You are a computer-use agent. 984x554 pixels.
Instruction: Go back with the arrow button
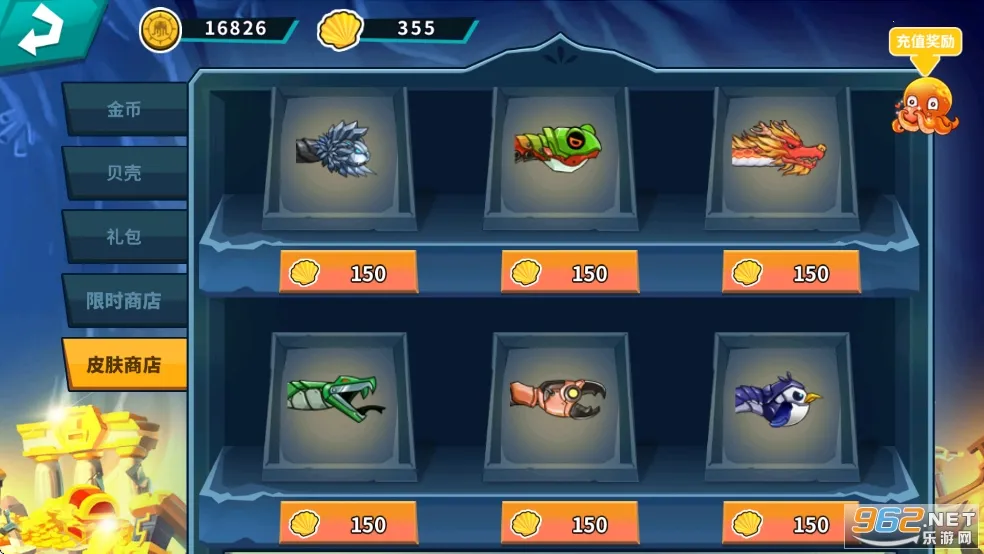40,30
